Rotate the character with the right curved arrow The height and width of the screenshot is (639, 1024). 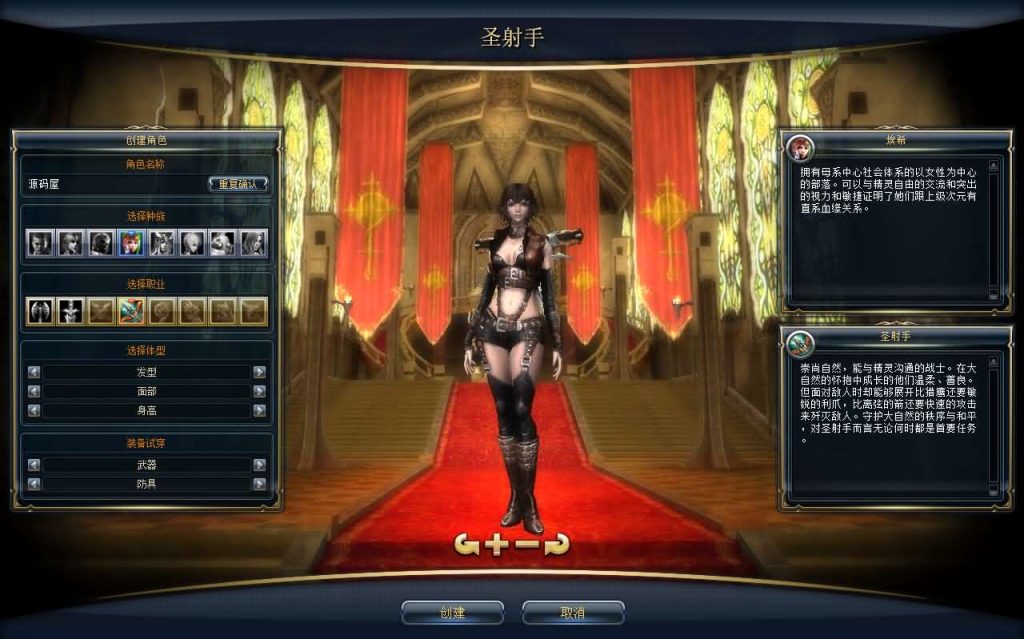[557, 544]
